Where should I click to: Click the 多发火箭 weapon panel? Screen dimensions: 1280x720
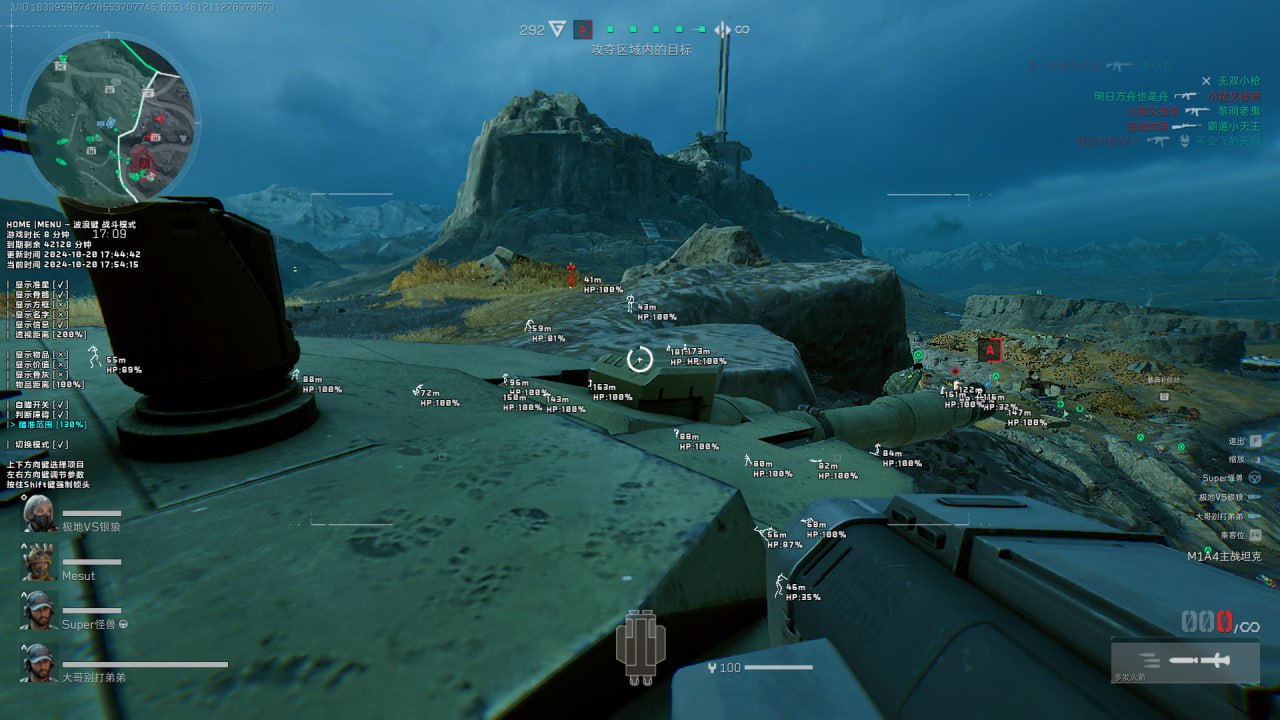tap(1185, 662)
